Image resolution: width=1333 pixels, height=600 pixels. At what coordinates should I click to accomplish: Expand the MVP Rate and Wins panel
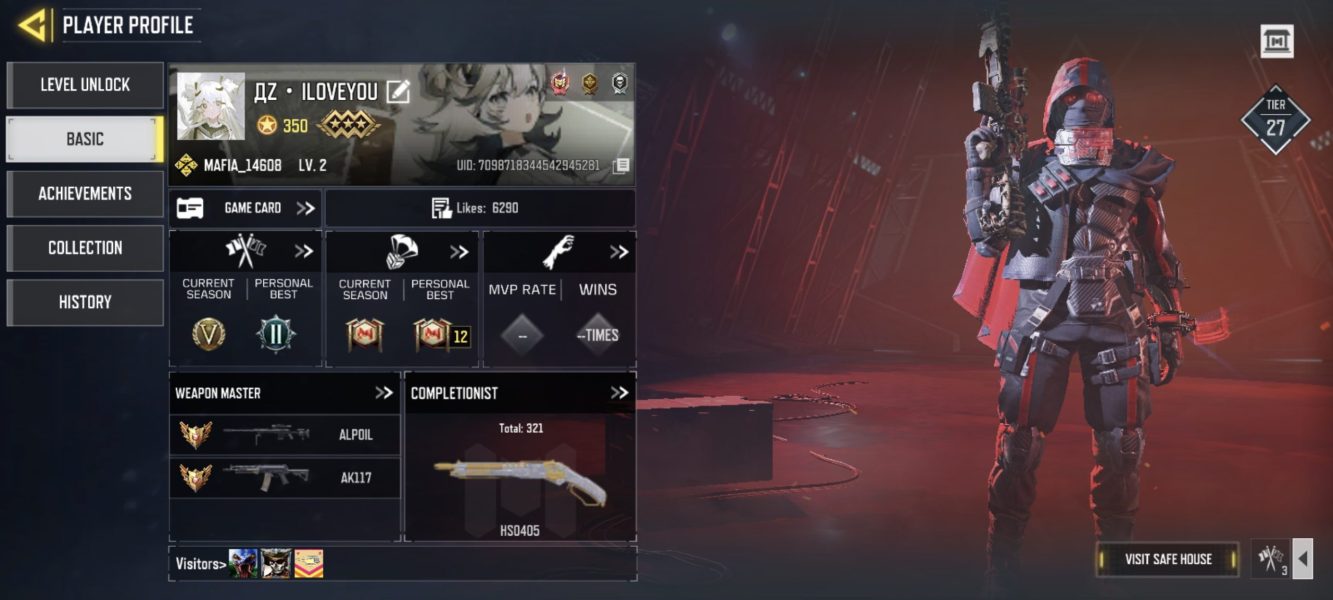coord(619,252)
